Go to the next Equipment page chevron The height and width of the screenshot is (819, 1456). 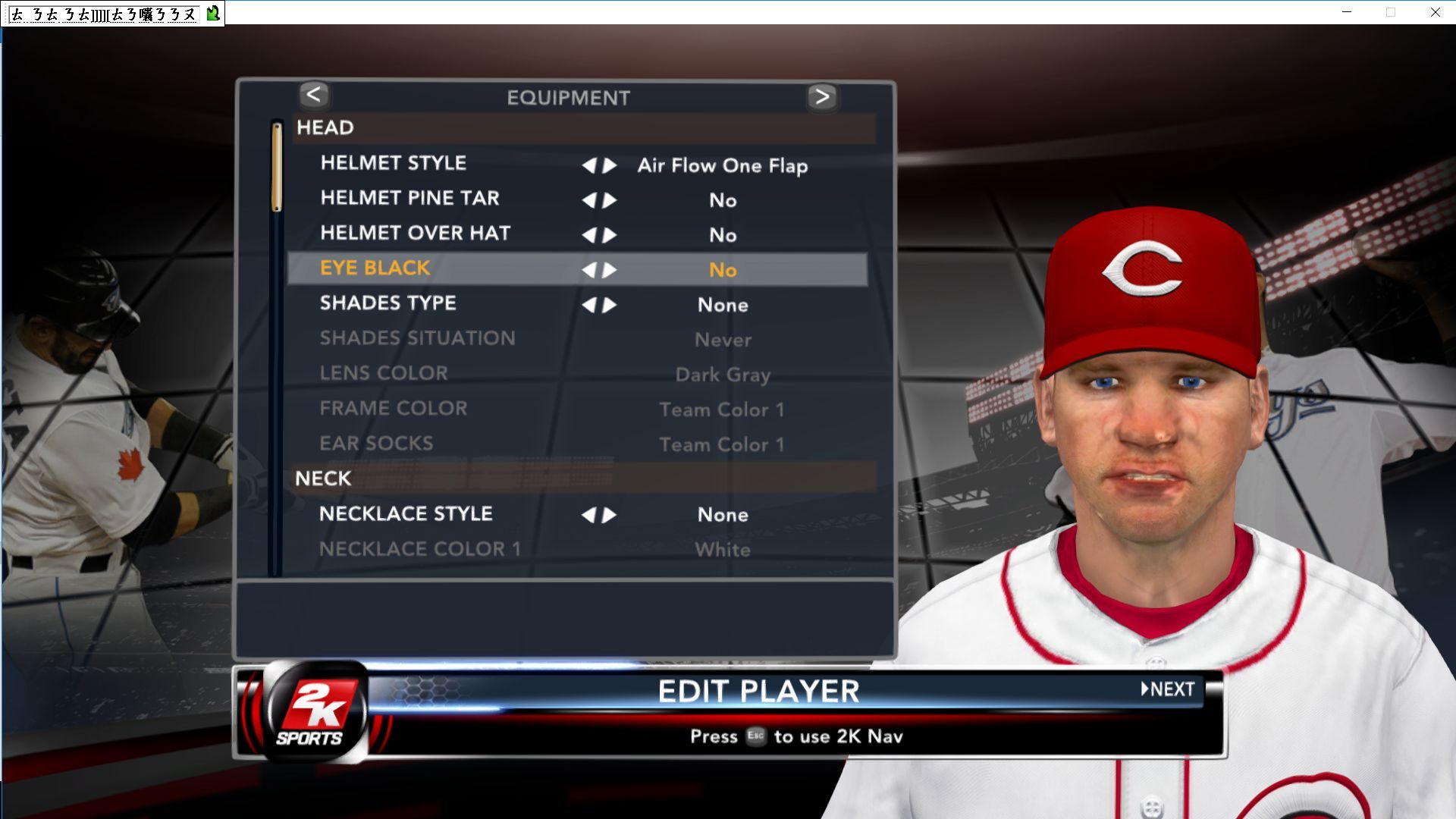click(x=822, y=96)
